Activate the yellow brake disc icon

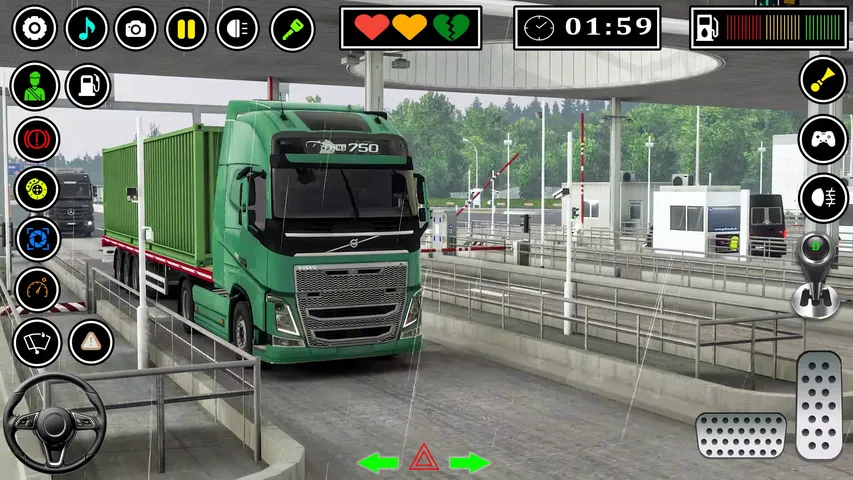pos(37,188)
